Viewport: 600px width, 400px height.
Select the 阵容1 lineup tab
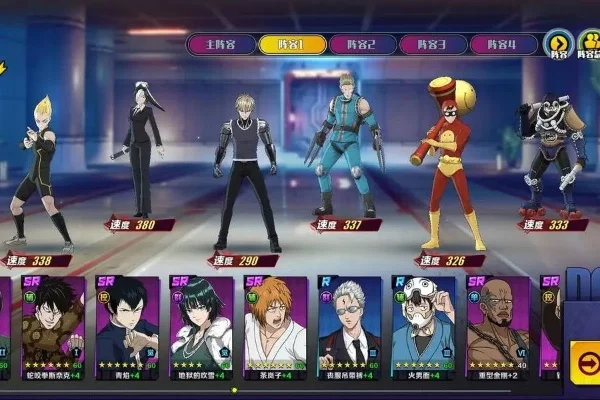click(x=290, y=44)
